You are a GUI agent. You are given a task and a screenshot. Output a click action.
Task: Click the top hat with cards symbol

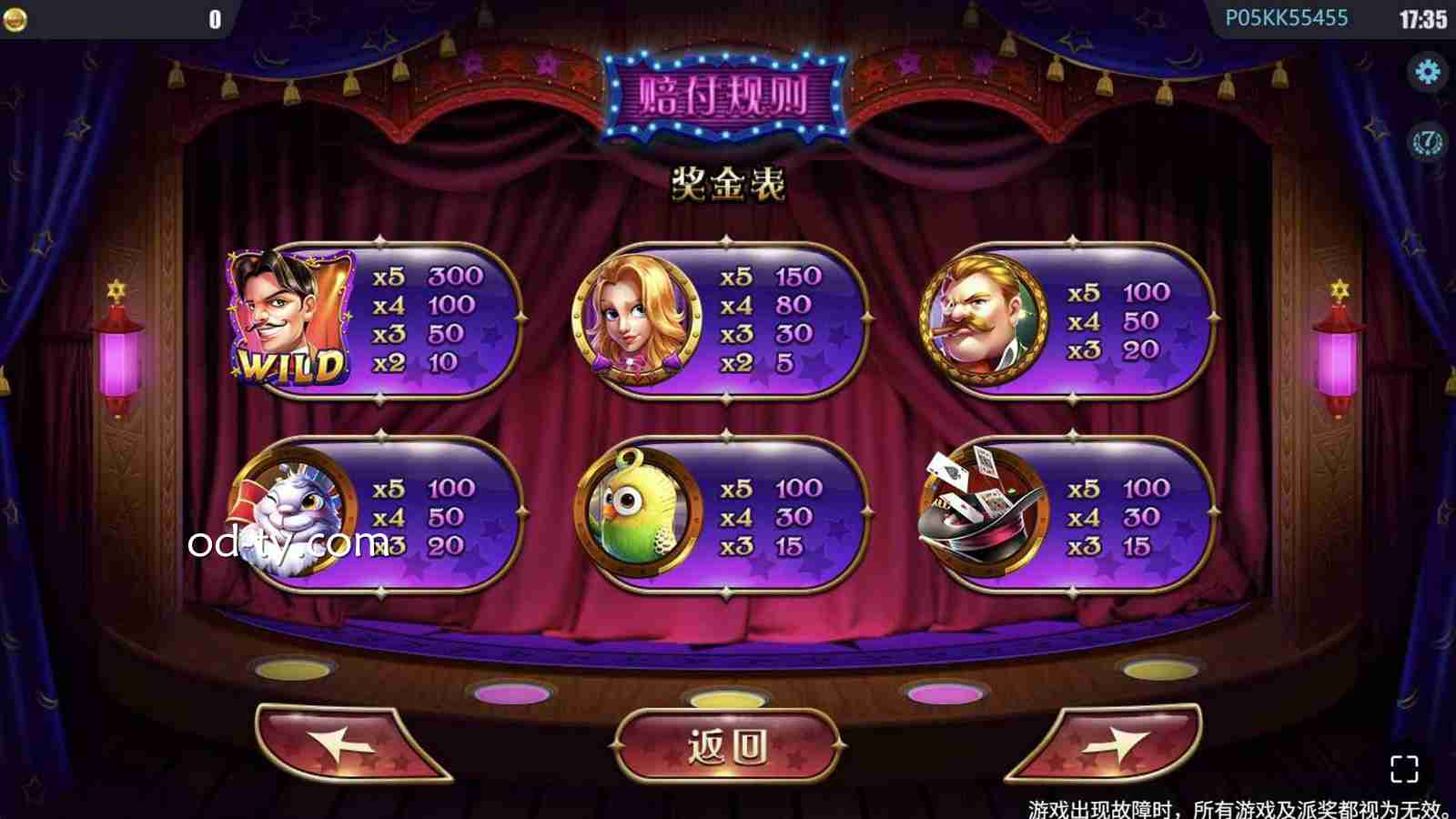click(985, 510)
